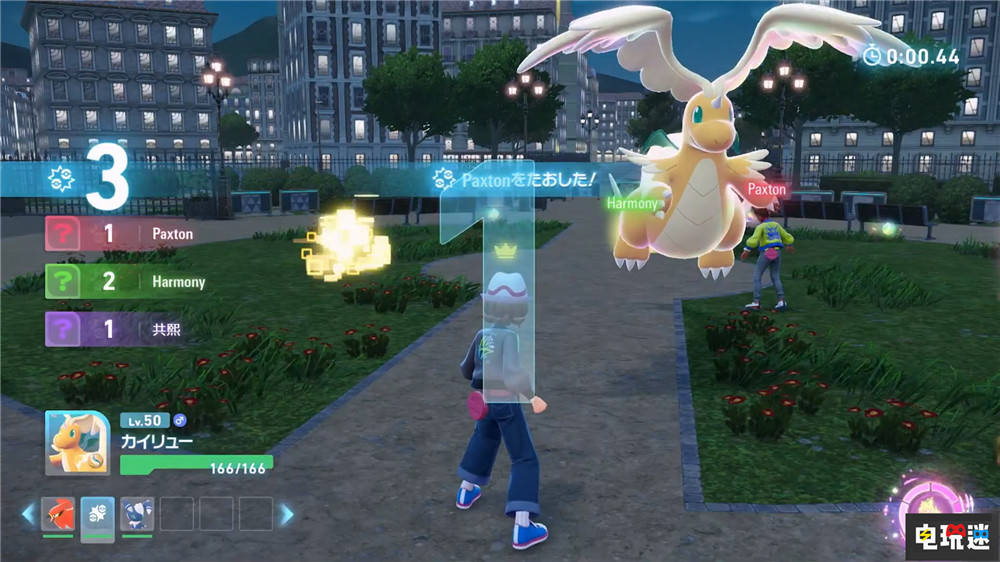Select the highlighted Poké Ball burst party slot
Viewport: 1000px width, 562px height.
coord(97,513)
